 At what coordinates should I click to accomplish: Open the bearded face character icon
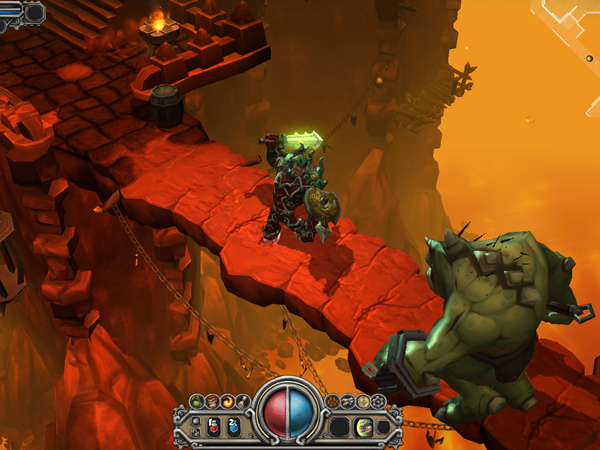tap(211, 402)
